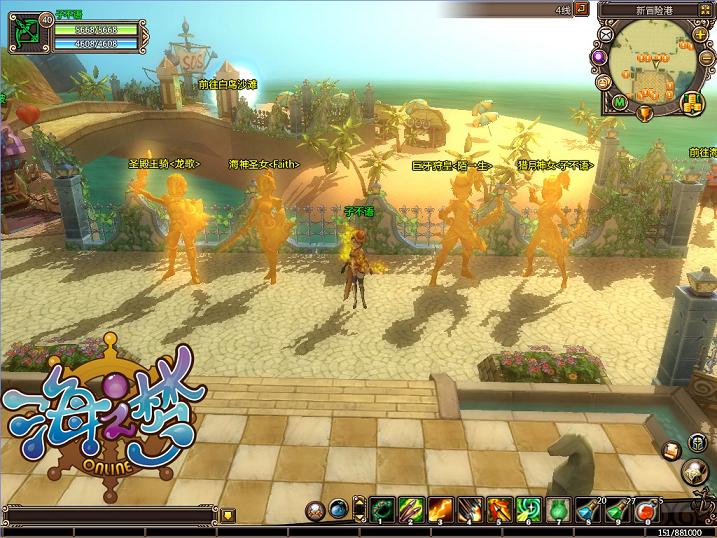Cast the fire slash skill in slot 3
Viewport: 717px width, 538px height.
(440, 509)
